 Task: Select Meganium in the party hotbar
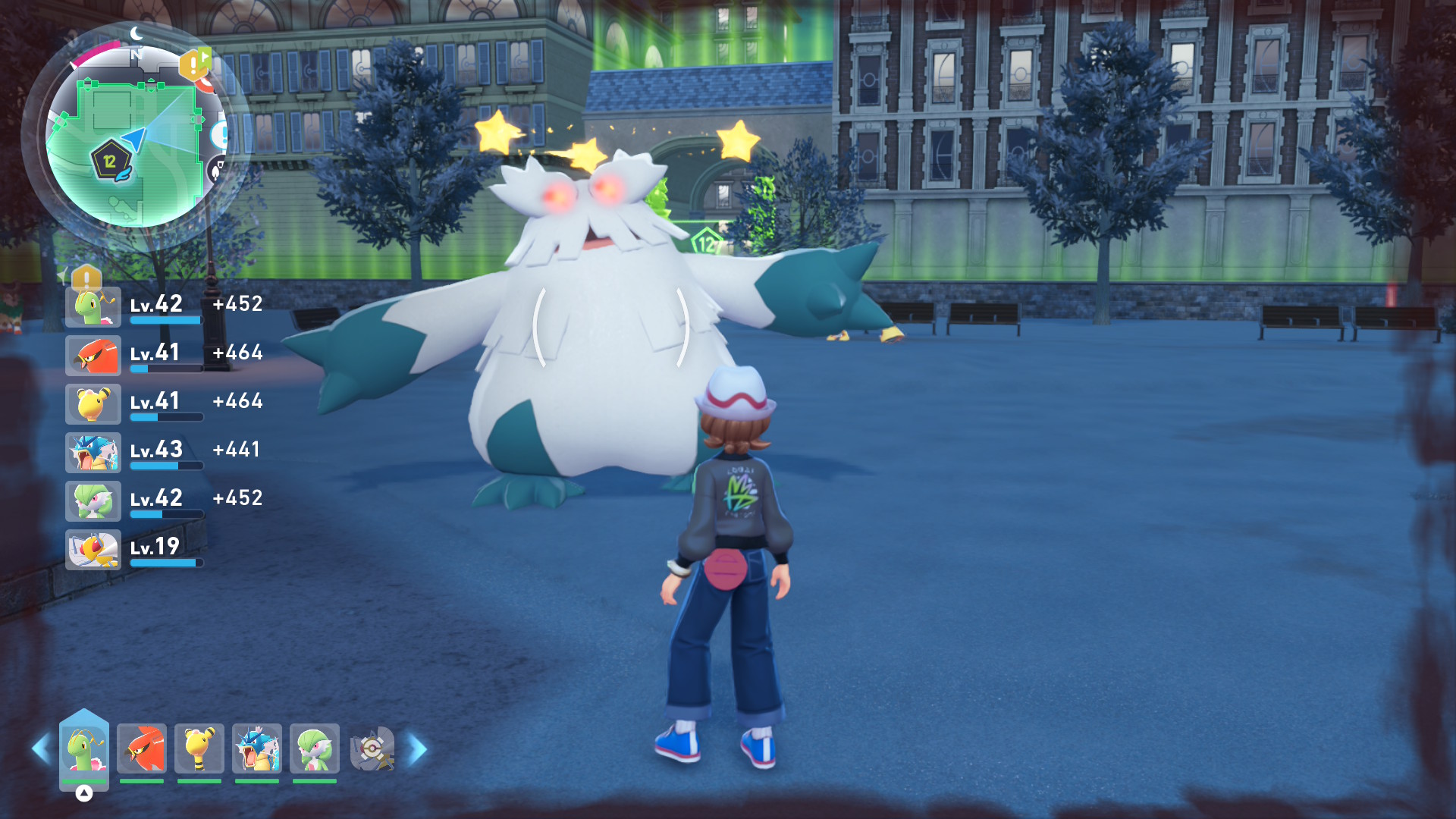(x=84, y=749)
